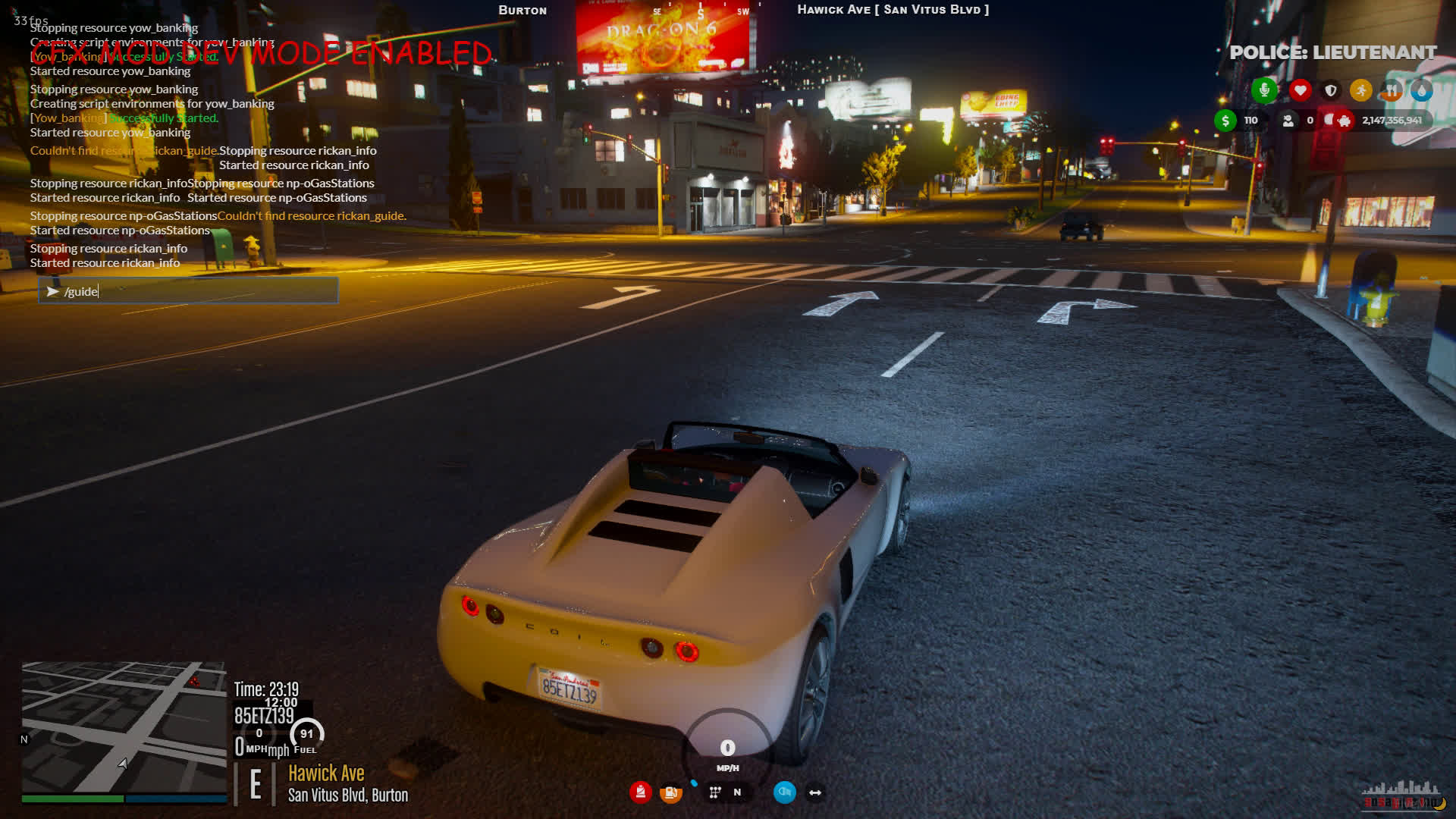Screen dimensions: 1456x819
Task: Toggle the green microphone voice icon
Action: [x=1264, y=91]
